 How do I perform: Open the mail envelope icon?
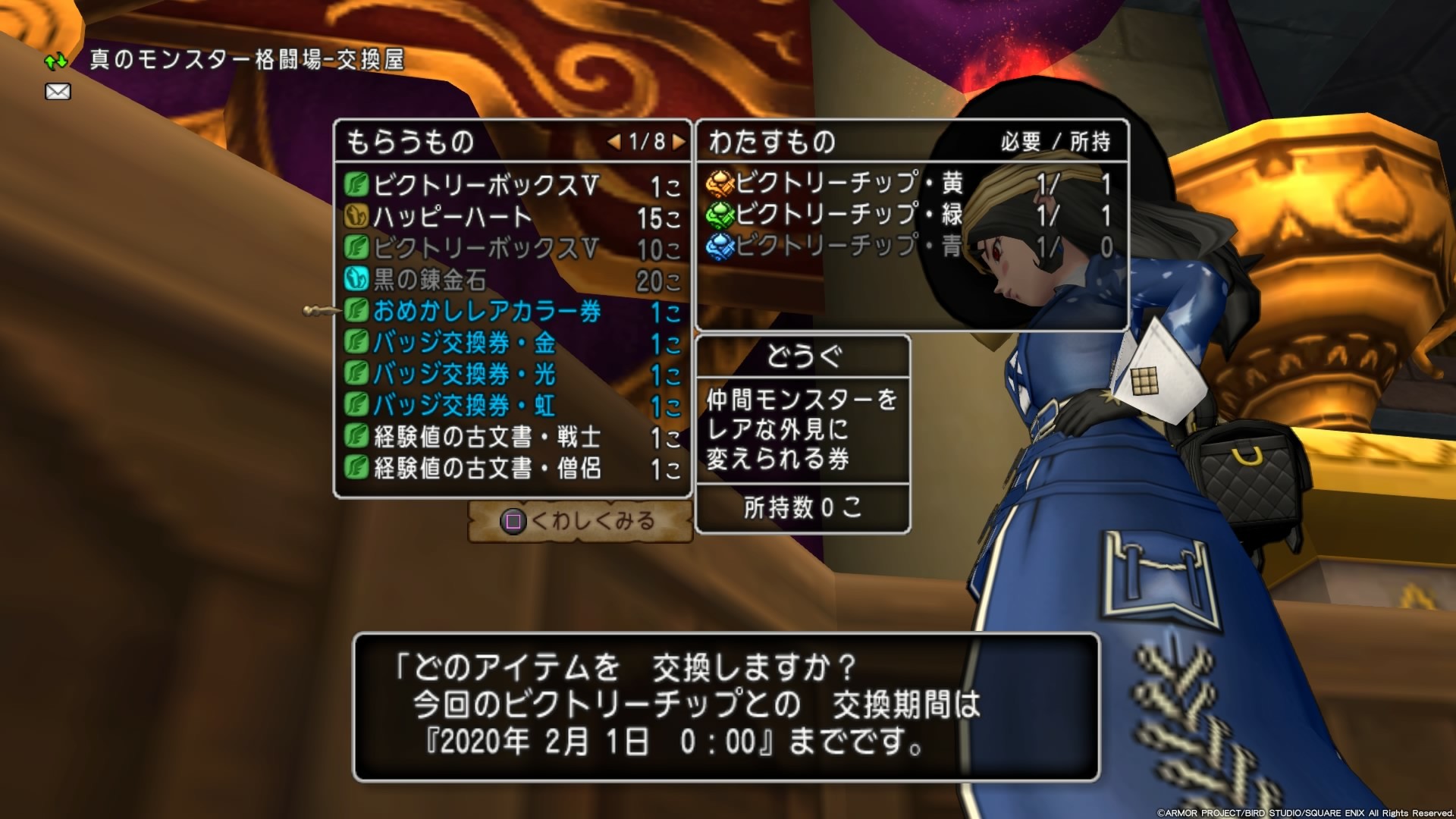(58, 91)
